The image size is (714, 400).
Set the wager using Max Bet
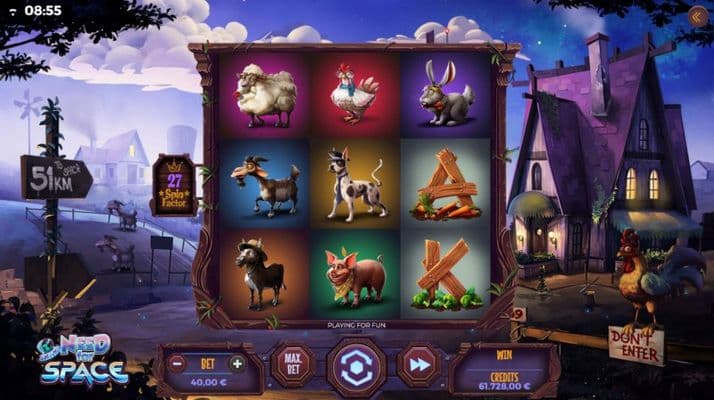[292, 365]
